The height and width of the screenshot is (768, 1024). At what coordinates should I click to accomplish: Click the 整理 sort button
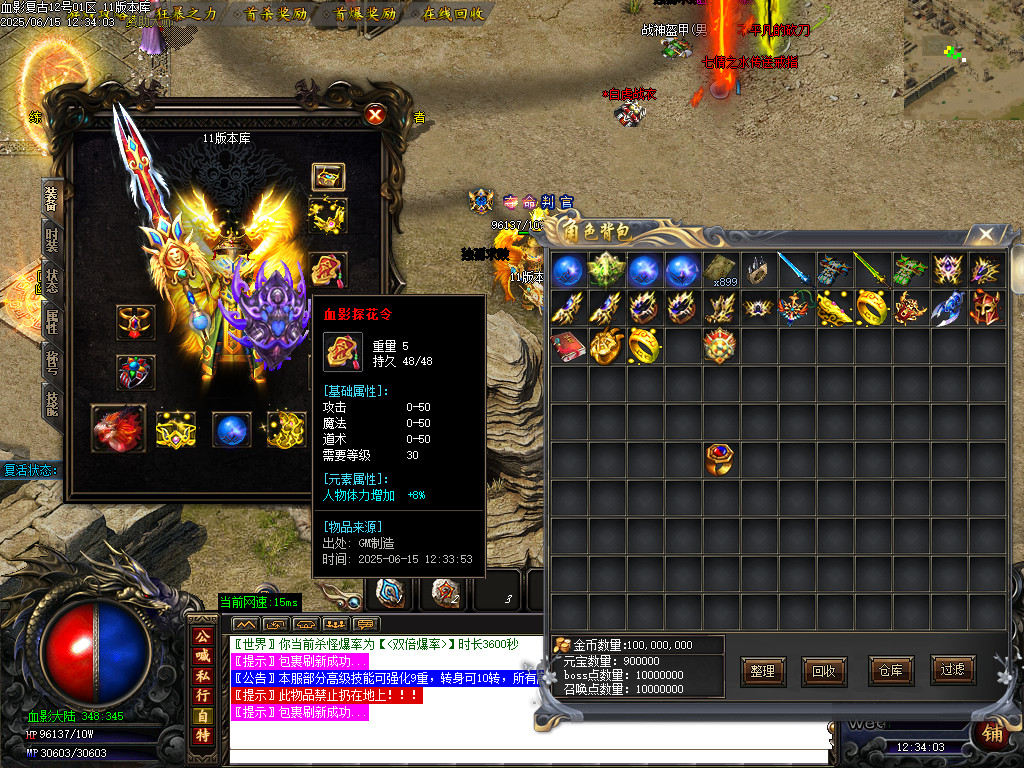[762, 671]
